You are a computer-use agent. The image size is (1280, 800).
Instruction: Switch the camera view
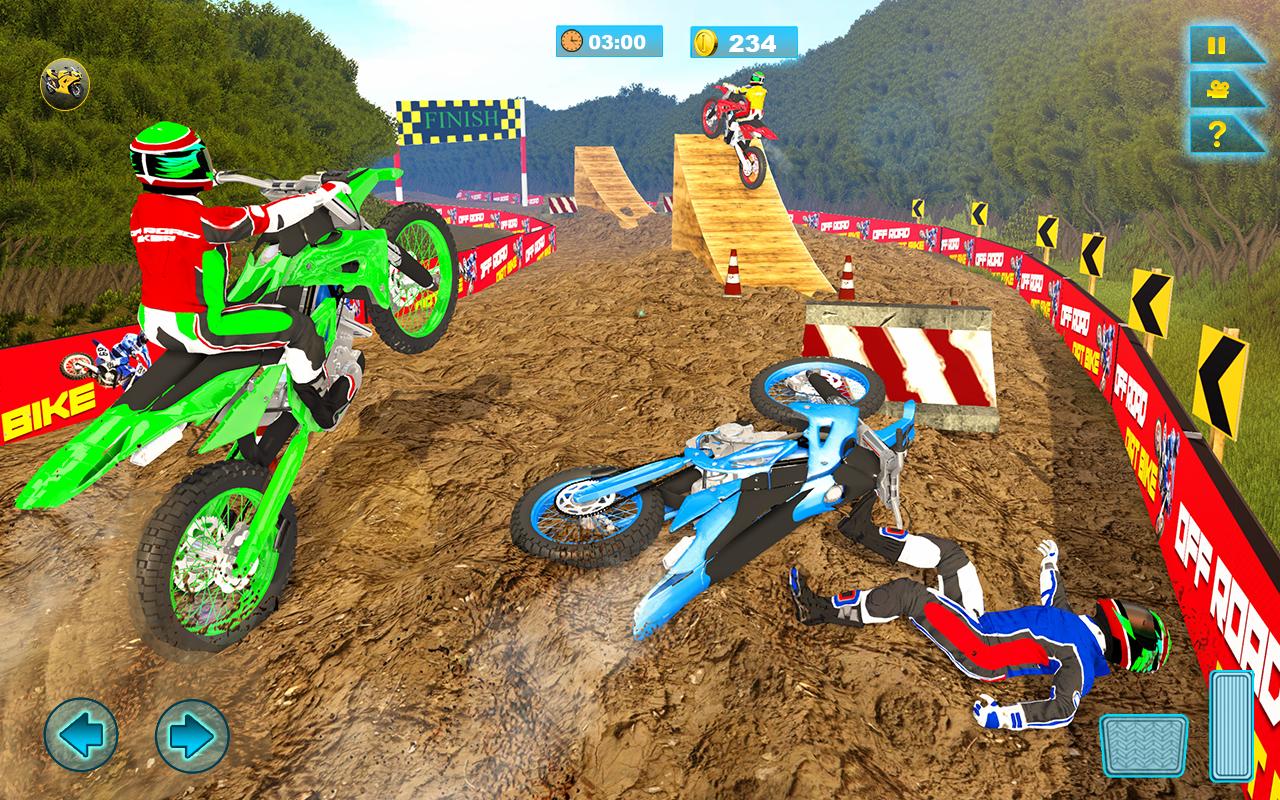1218,89
